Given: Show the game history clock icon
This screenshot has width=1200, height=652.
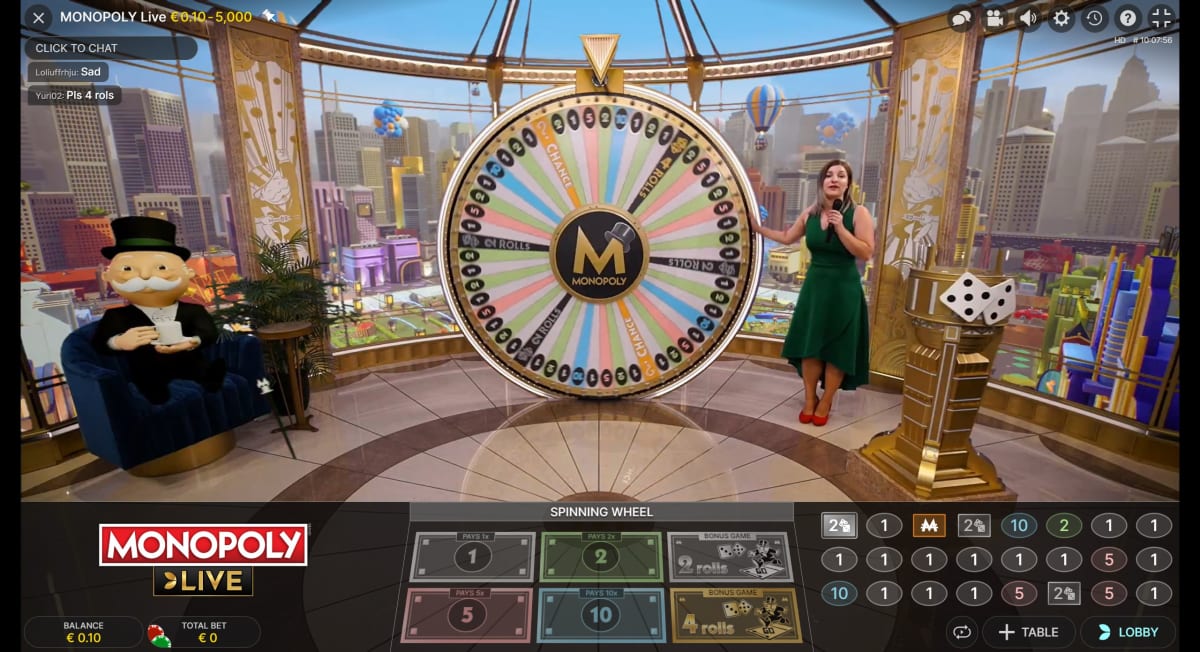Looking at the screenshot, I should (1094, 18).
